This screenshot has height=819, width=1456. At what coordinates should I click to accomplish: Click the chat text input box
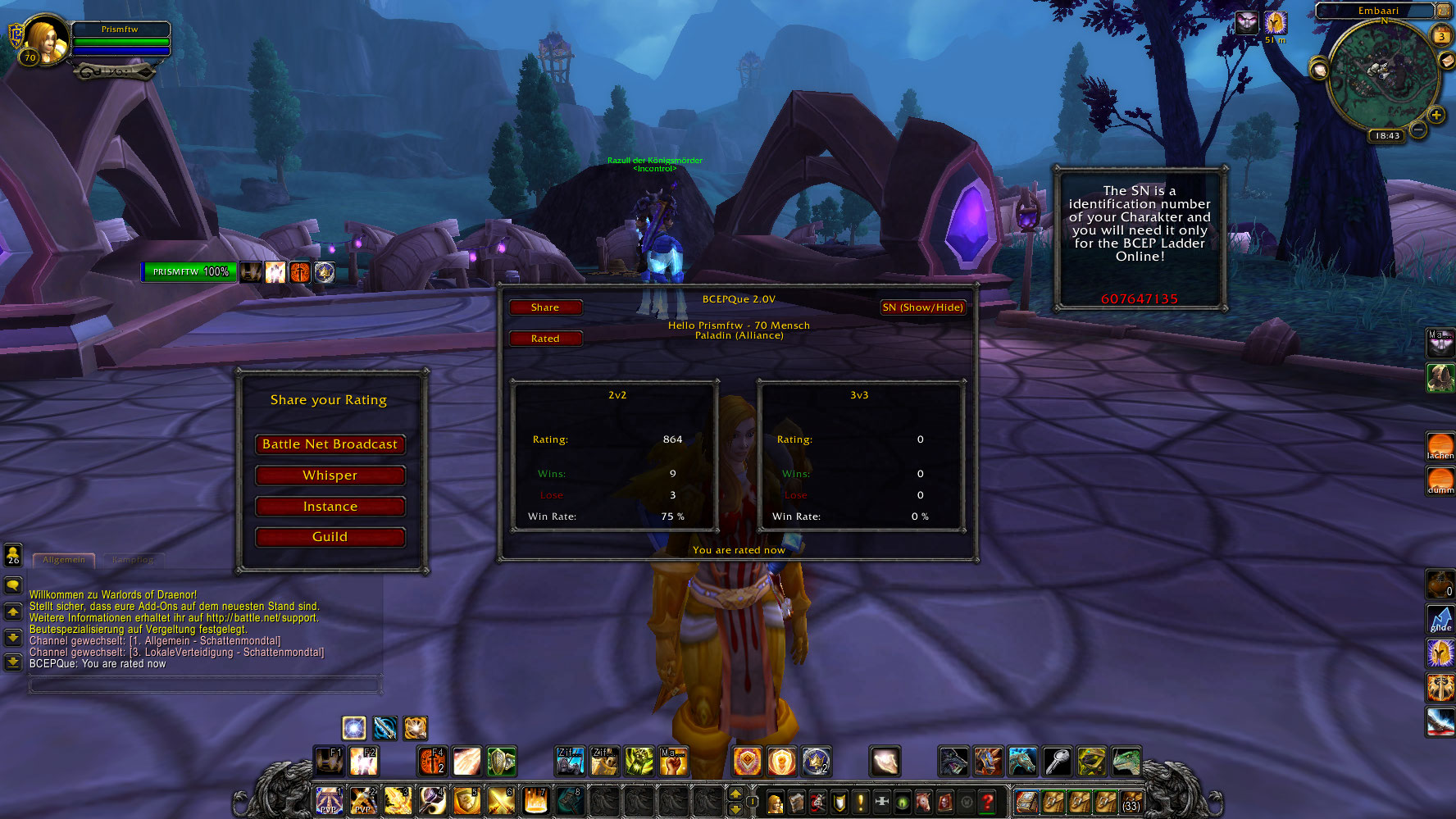[205, 684]
